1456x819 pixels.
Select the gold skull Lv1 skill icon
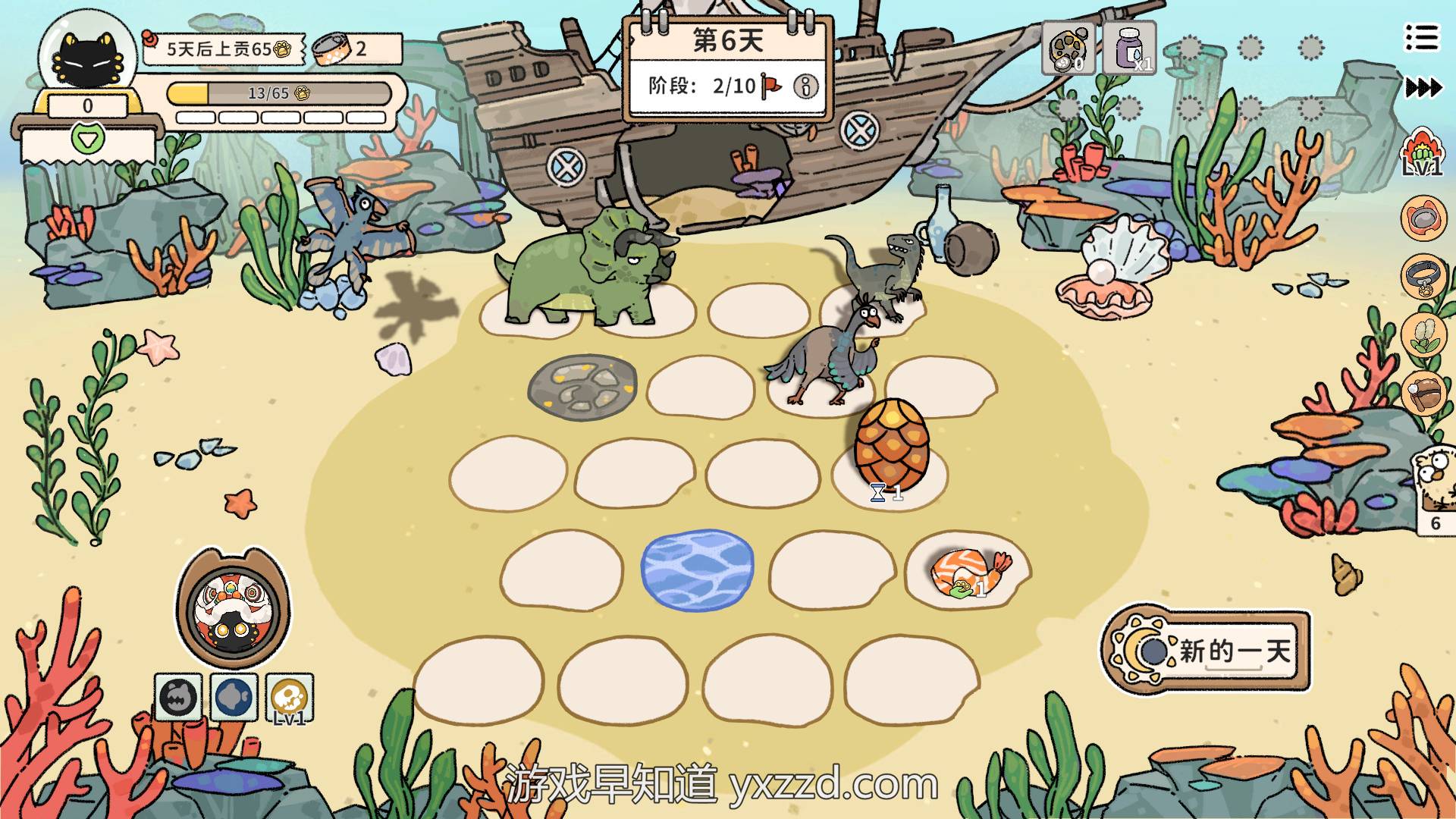point(290,697)
